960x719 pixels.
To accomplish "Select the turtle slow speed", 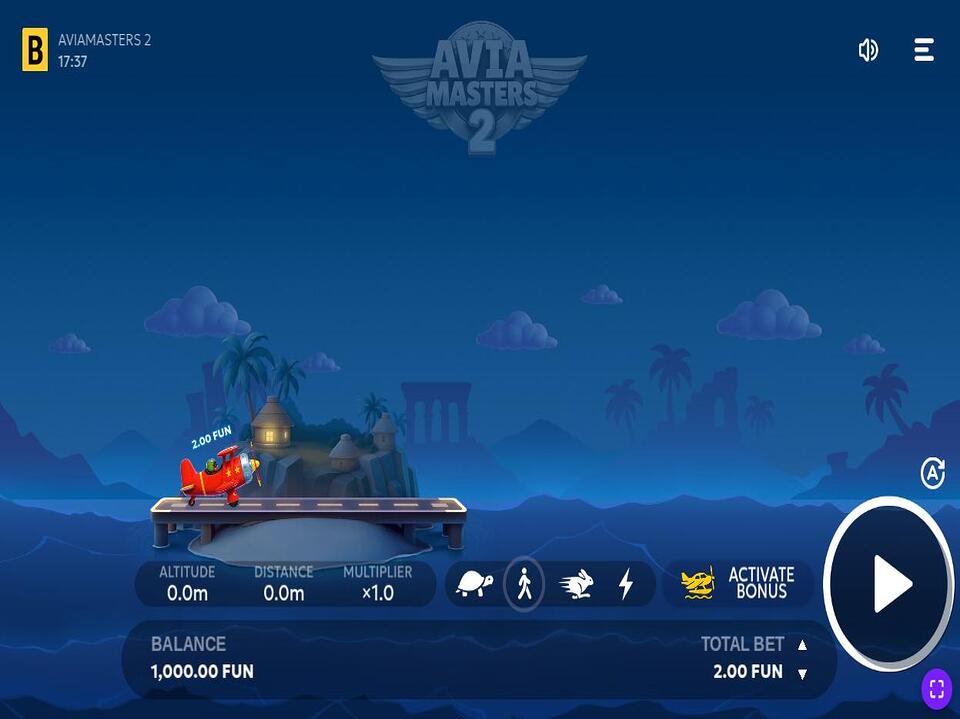I will tap(474, 584).
